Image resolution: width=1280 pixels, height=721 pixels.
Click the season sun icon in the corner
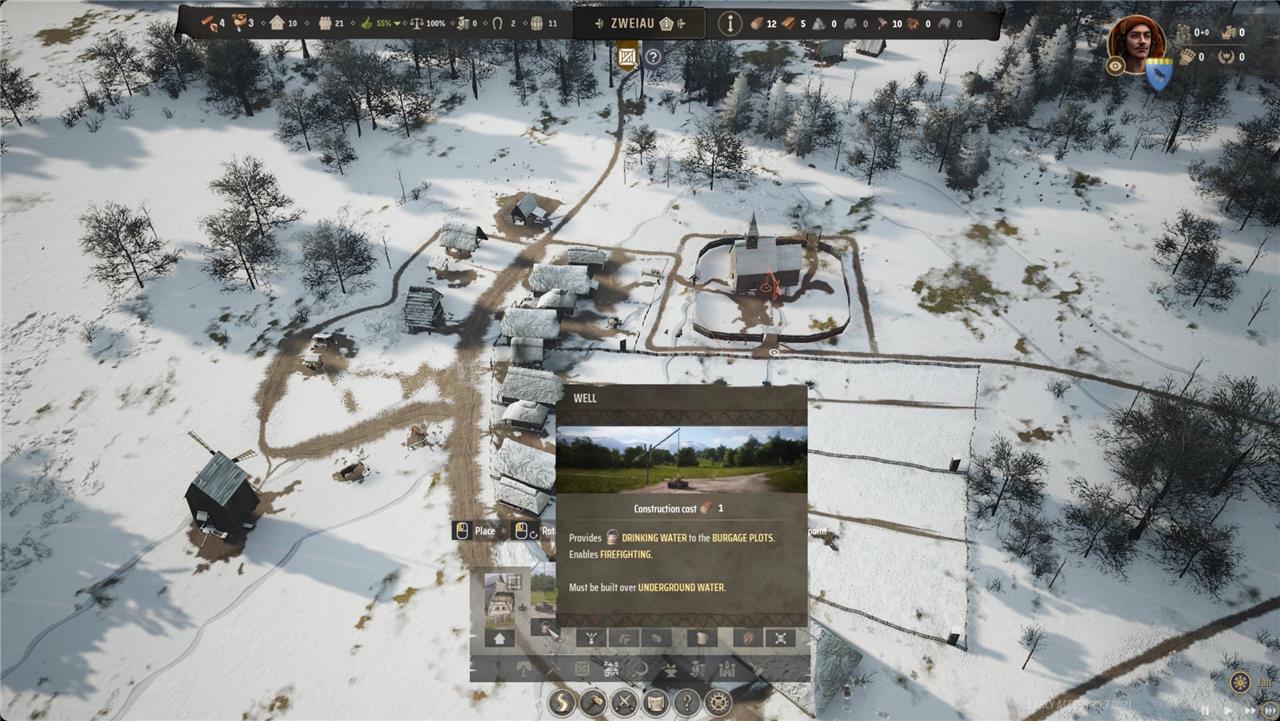tap(1240, 682)
